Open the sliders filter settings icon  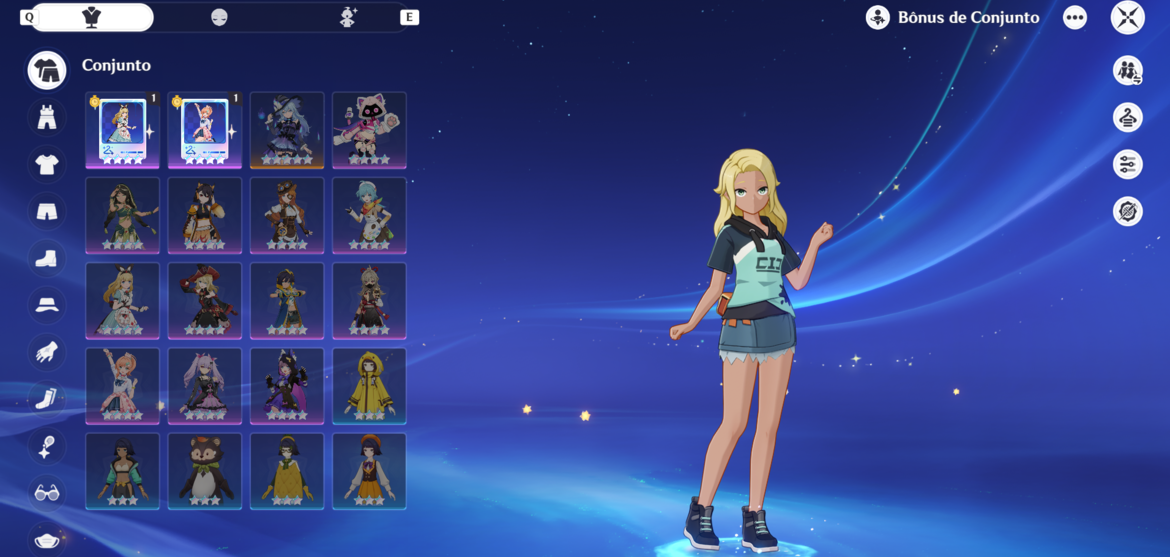[1127, 164]
